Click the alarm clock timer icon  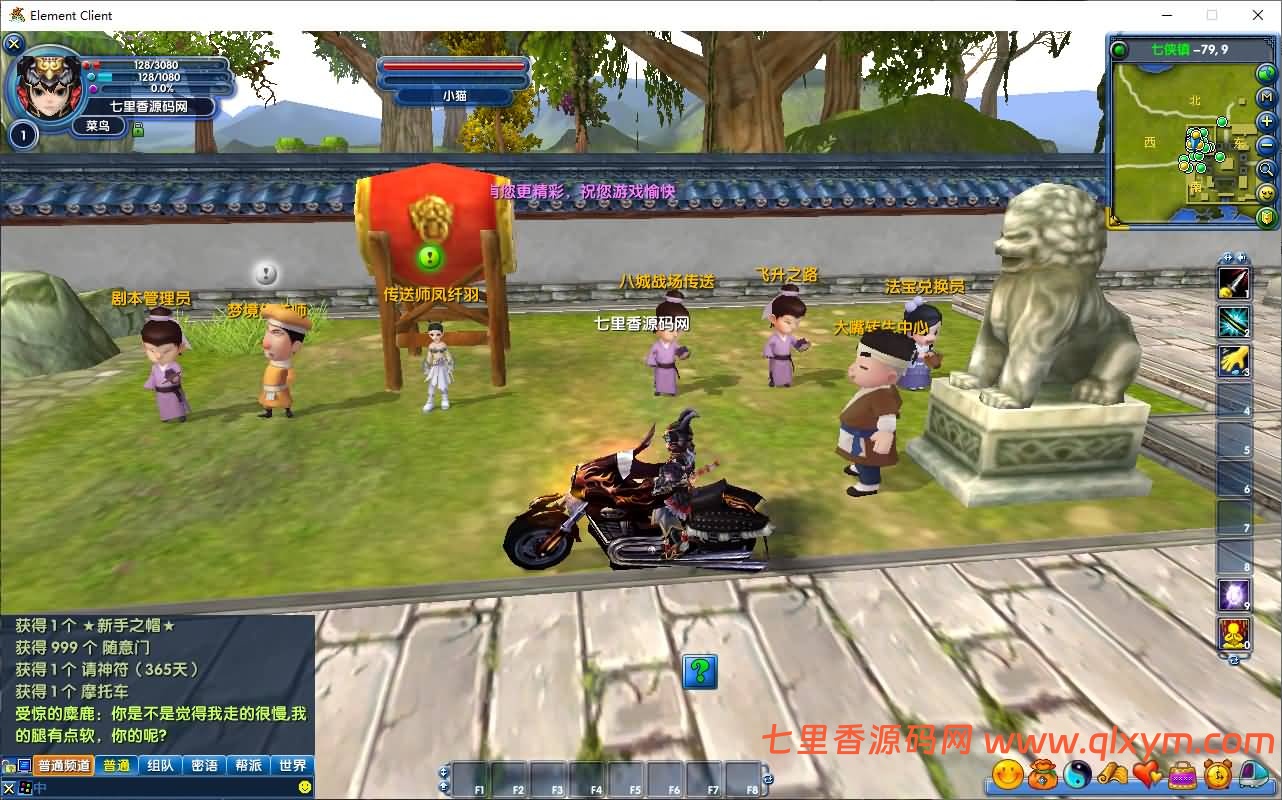tap(1218, 775)
